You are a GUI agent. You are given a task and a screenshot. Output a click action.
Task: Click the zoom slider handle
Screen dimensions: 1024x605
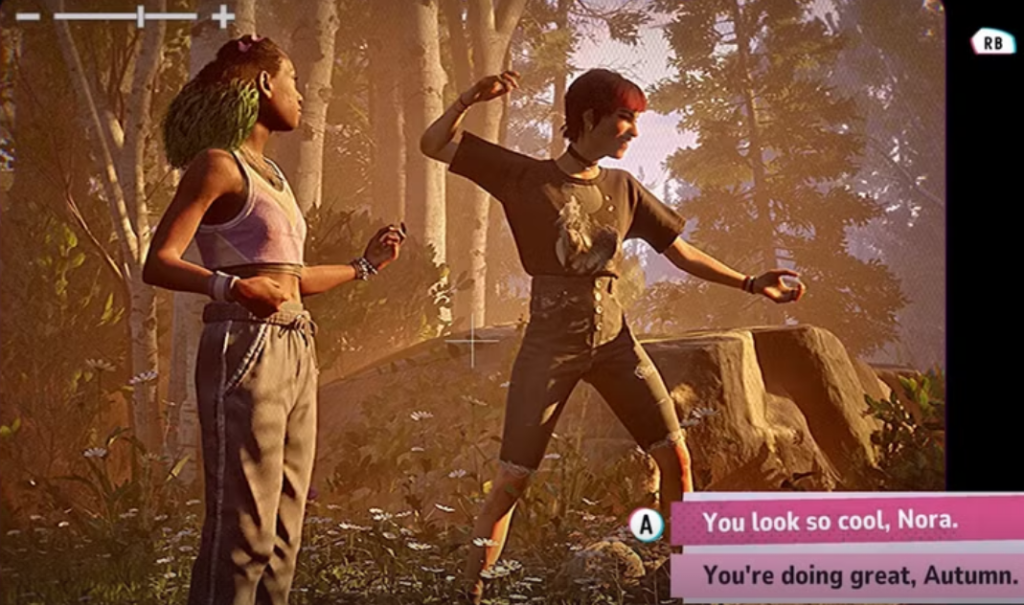[140, 16]
